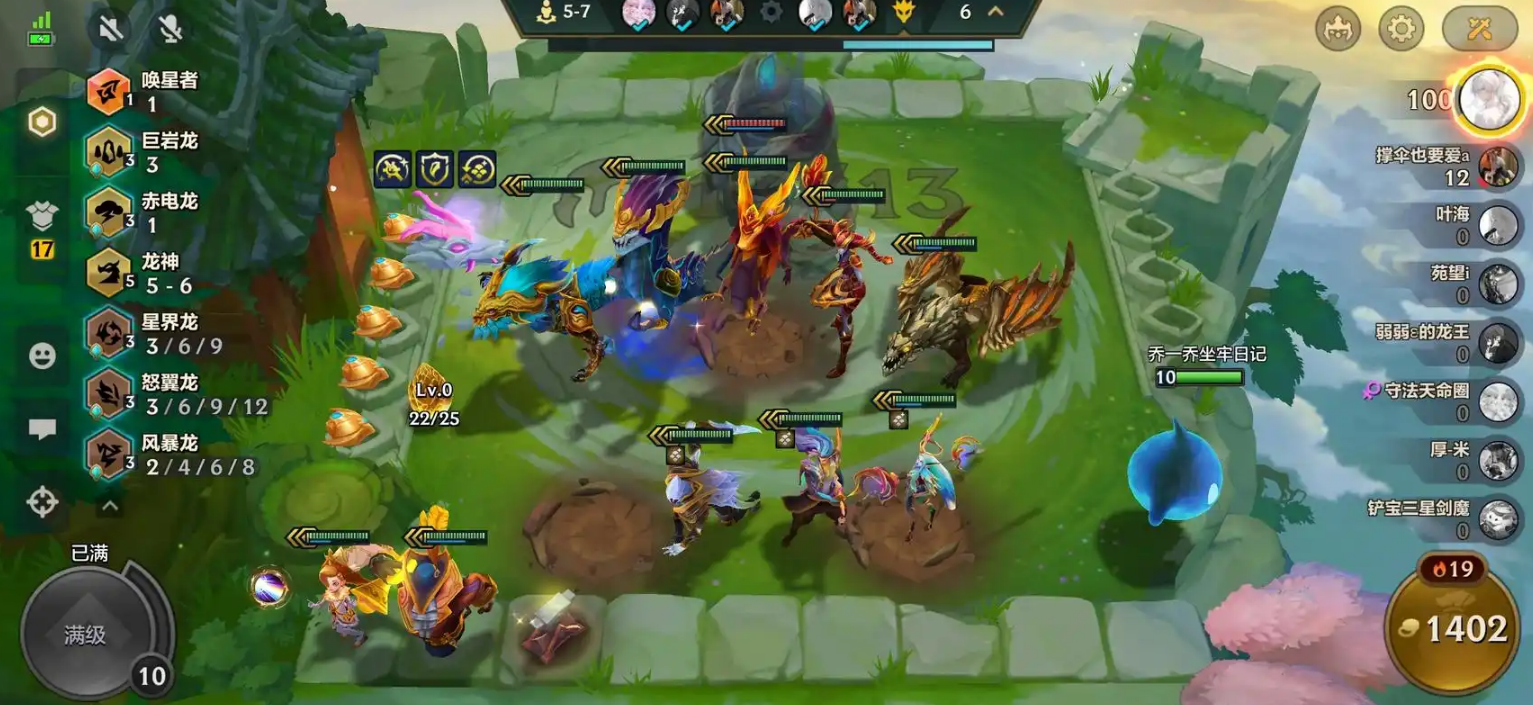Open the crossed-tools button
The image size is (1533, 705).
(x=1479, y=29)
